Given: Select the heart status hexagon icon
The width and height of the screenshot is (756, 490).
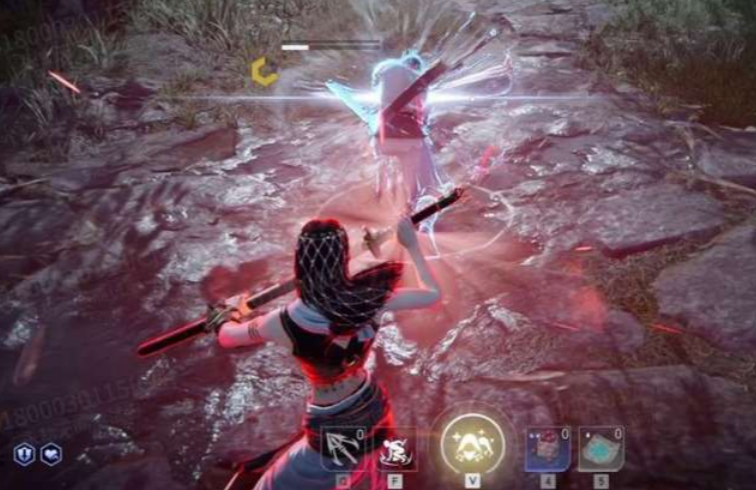Looking at the screenshot, I should (x=51, y=454).
